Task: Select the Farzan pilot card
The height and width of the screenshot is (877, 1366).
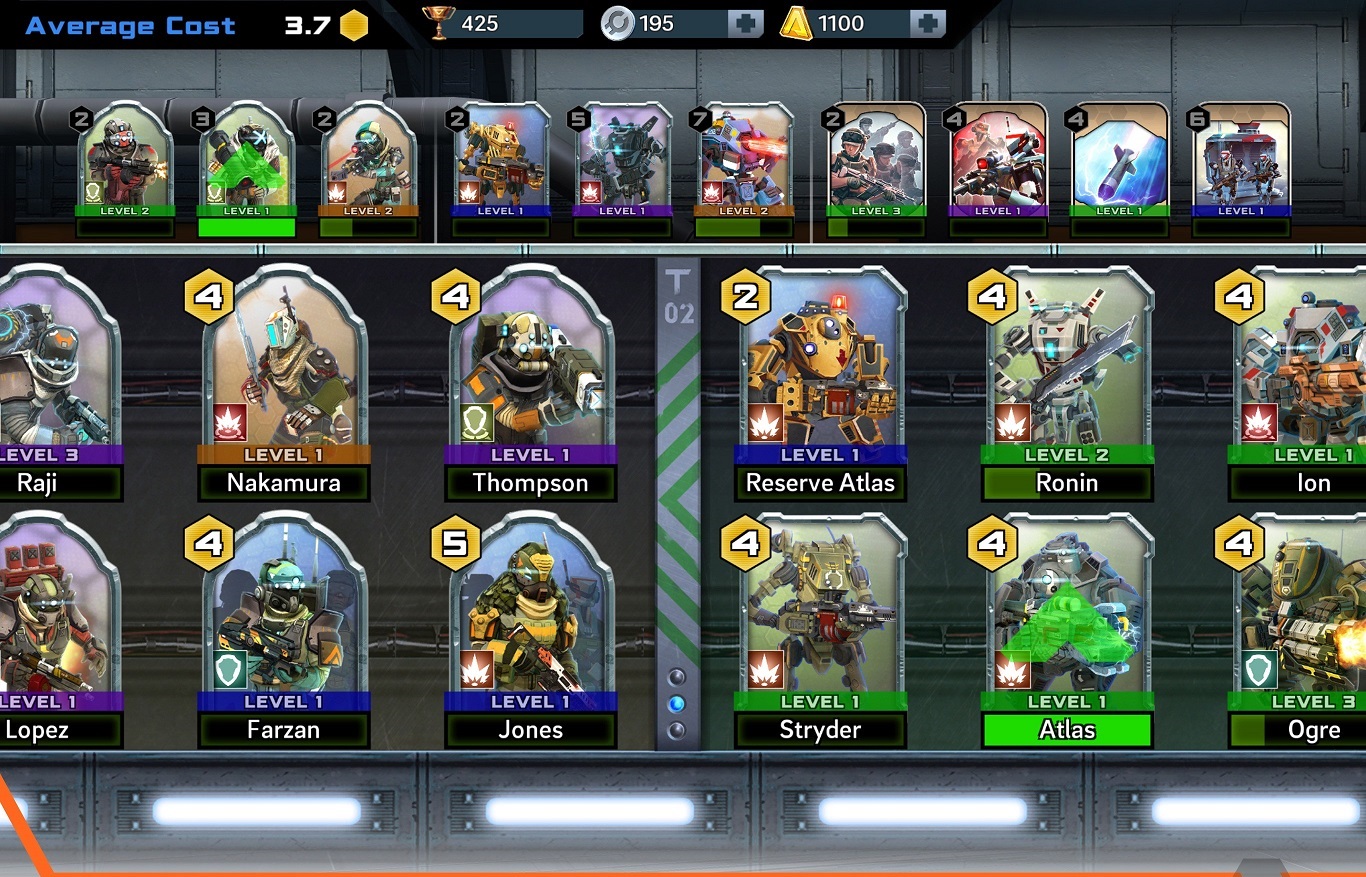Action: tap(284, 618)
